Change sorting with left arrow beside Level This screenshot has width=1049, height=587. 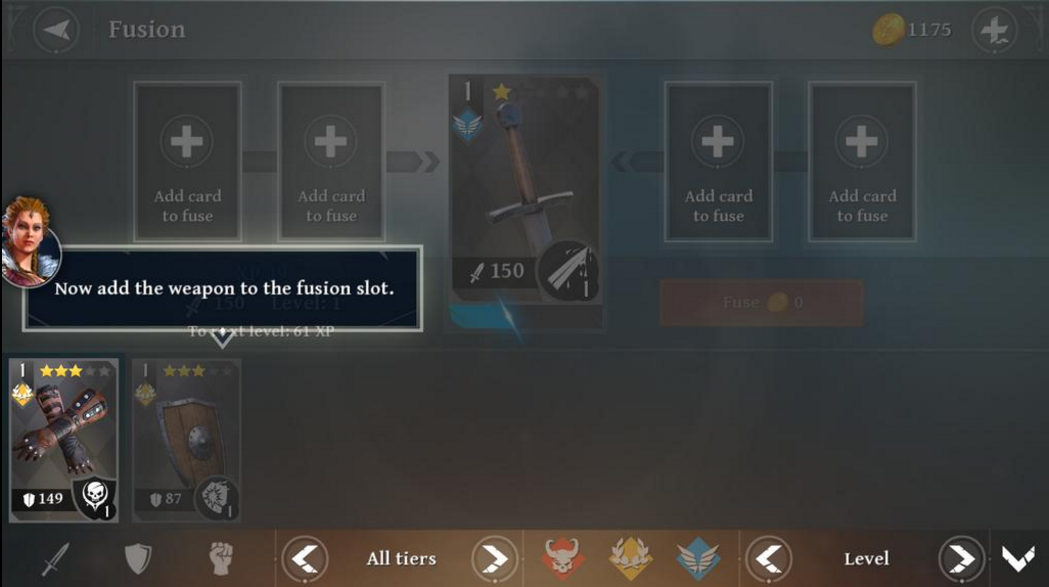[769, 558]
